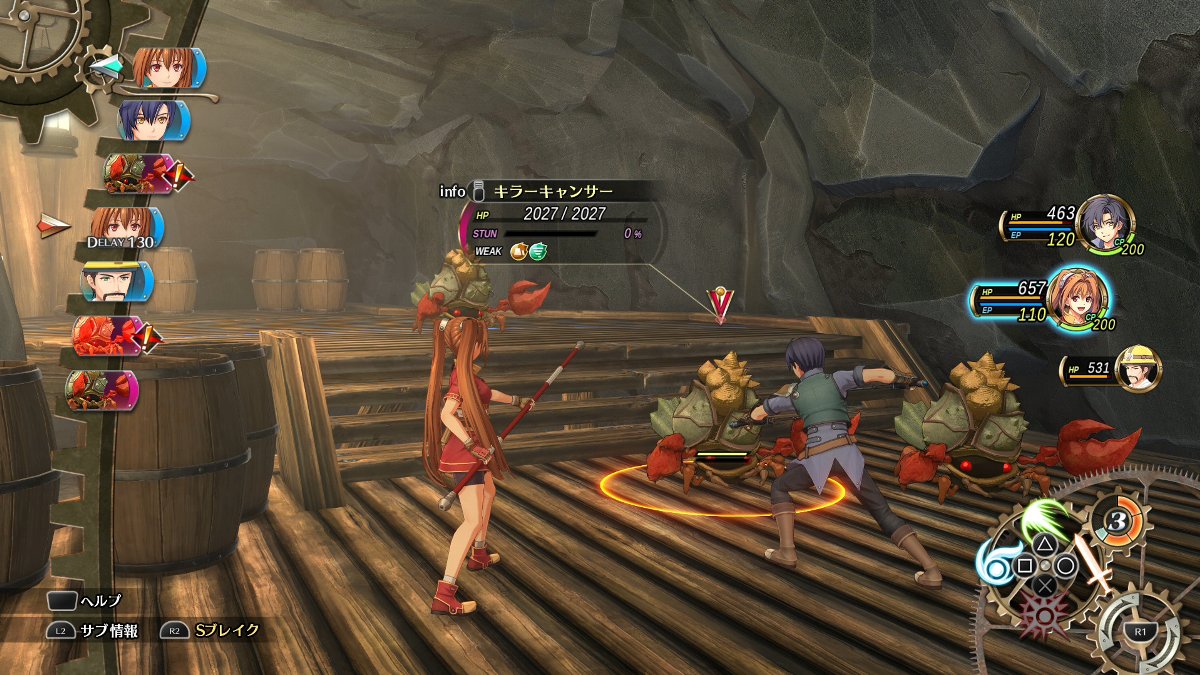Image resolution: width=1200 pixels, height=675 pixels.
Task: Click the bottom crab entry without exclamation mark
Action: (100, 389)
